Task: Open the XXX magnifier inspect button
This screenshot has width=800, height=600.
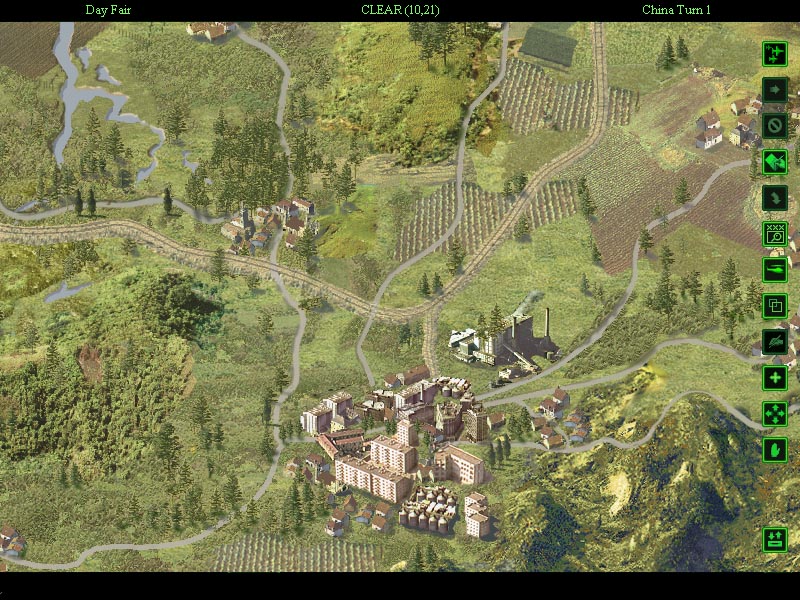Action: (x=775, y=234)
